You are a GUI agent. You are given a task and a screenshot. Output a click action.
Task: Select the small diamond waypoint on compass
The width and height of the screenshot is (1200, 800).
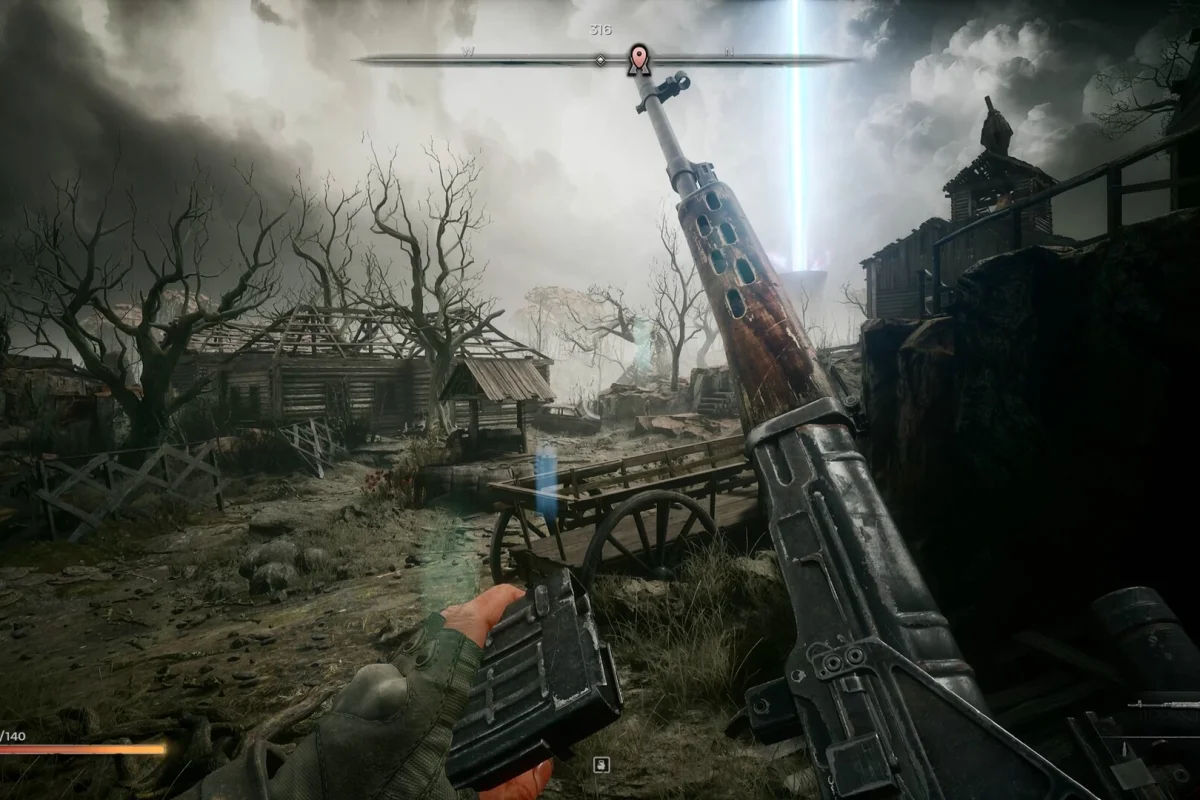click(599, 60)
